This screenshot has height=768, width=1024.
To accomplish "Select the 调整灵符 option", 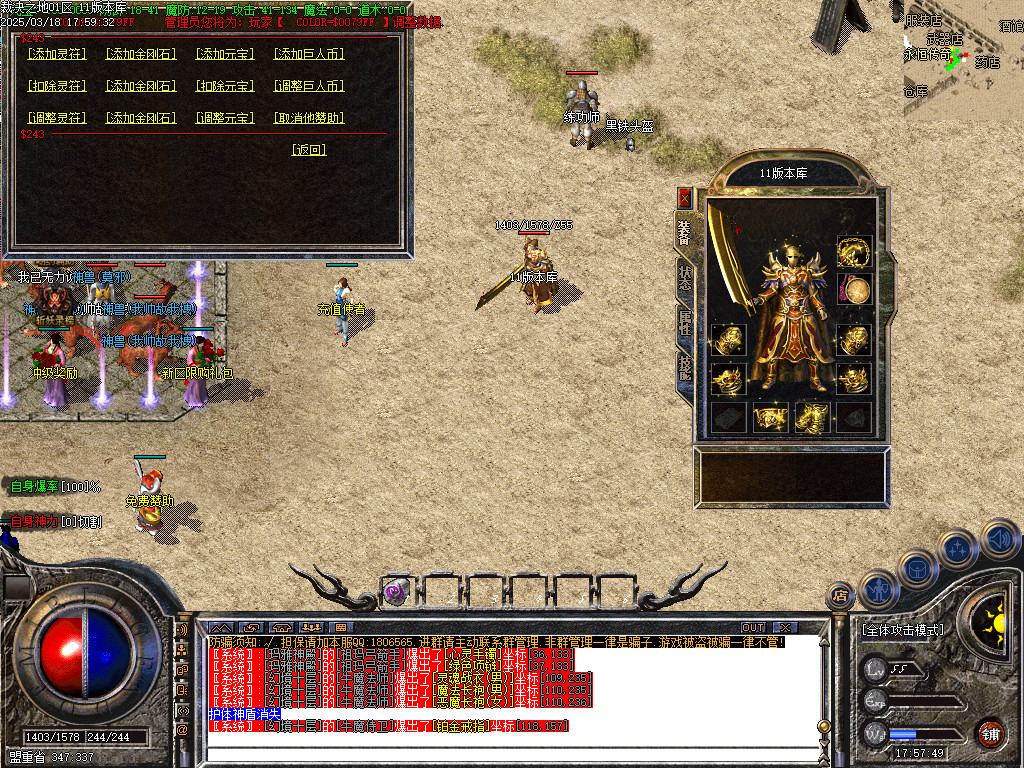I will click(58, 118).
